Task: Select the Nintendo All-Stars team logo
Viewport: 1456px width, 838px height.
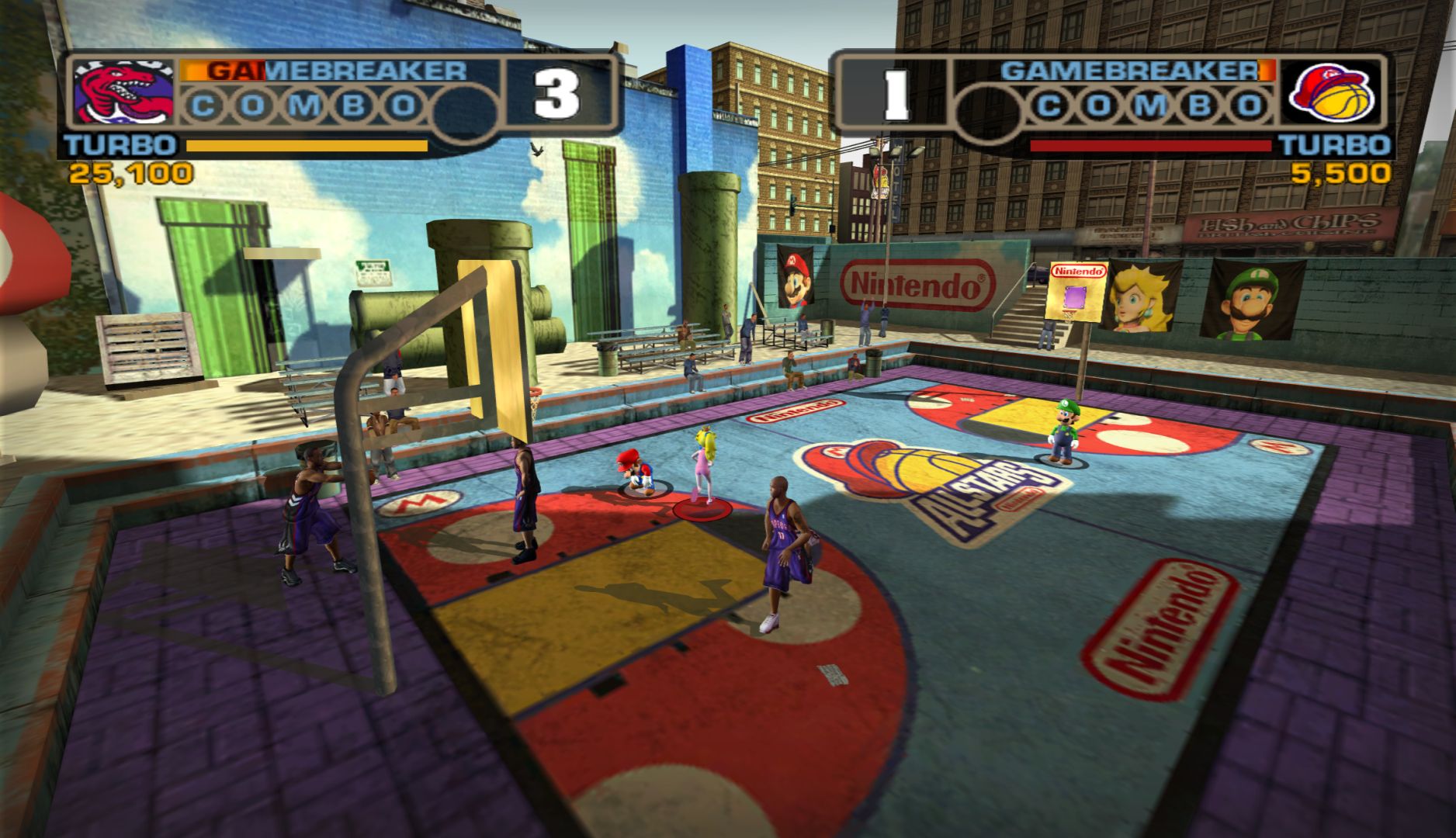Action: tap(1330, 92)
